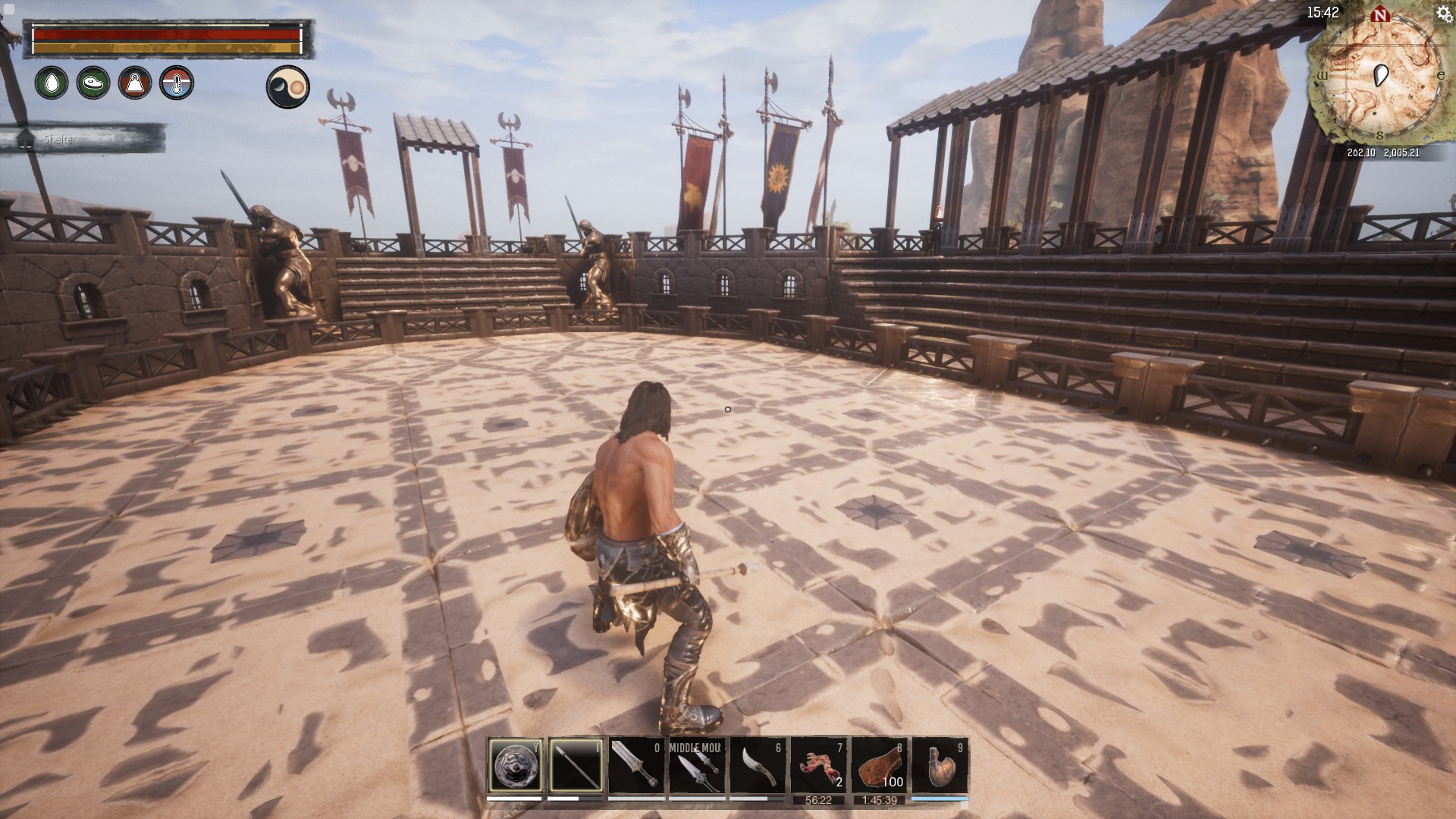The image size is (1456, 819).
Task: Equip the spear from the hotbar
Action: click(576, 766)
